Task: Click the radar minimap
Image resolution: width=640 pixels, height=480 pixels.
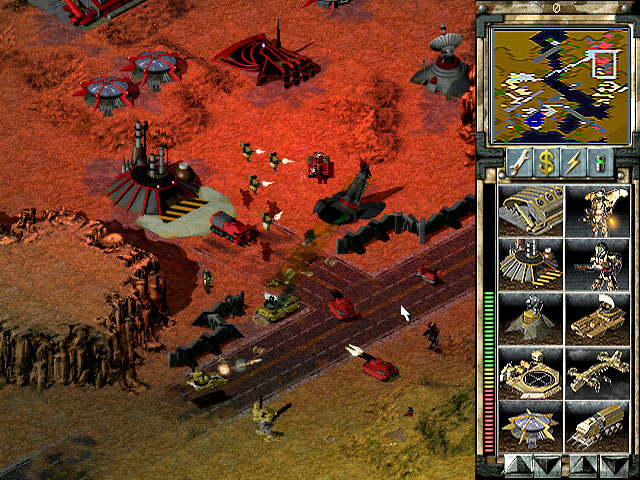Action: [554, 83]
